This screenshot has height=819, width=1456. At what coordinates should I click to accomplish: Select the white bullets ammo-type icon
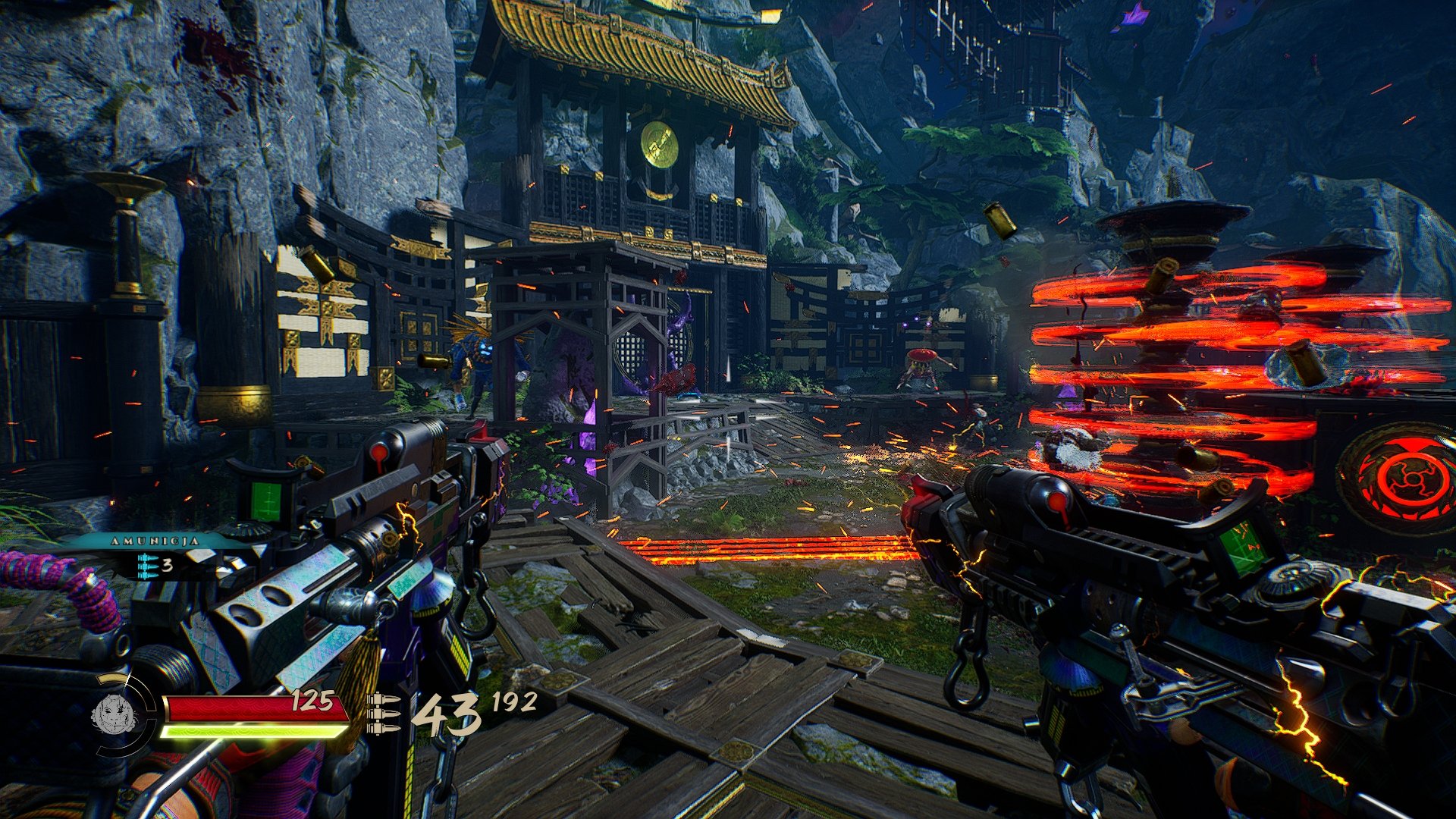pos(384,713)
